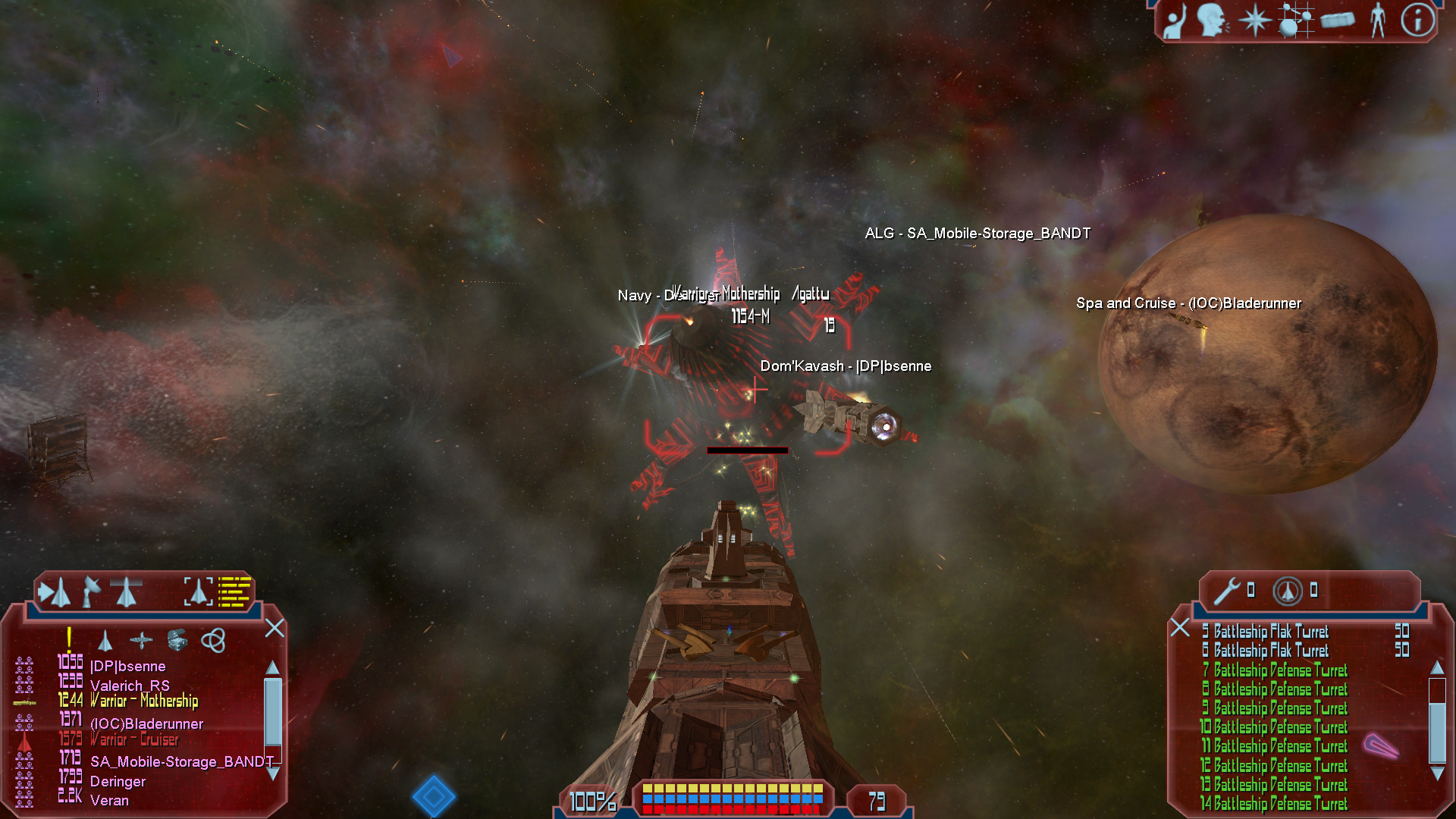Viewport: 1456px width, 819px height.
Task: Click the wrench repair icon
Action: point(1226,591)
